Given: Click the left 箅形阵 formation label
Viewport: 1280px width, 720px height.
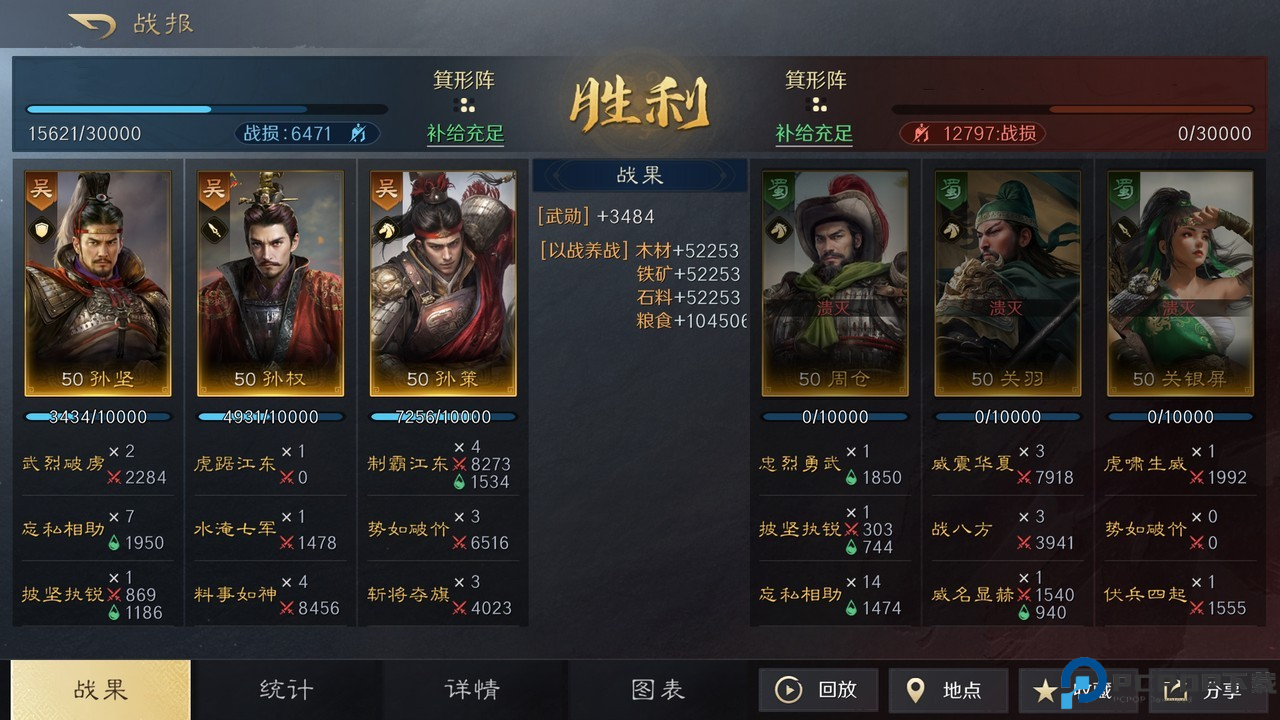Looking at the screenshot, I should point(463,81).
